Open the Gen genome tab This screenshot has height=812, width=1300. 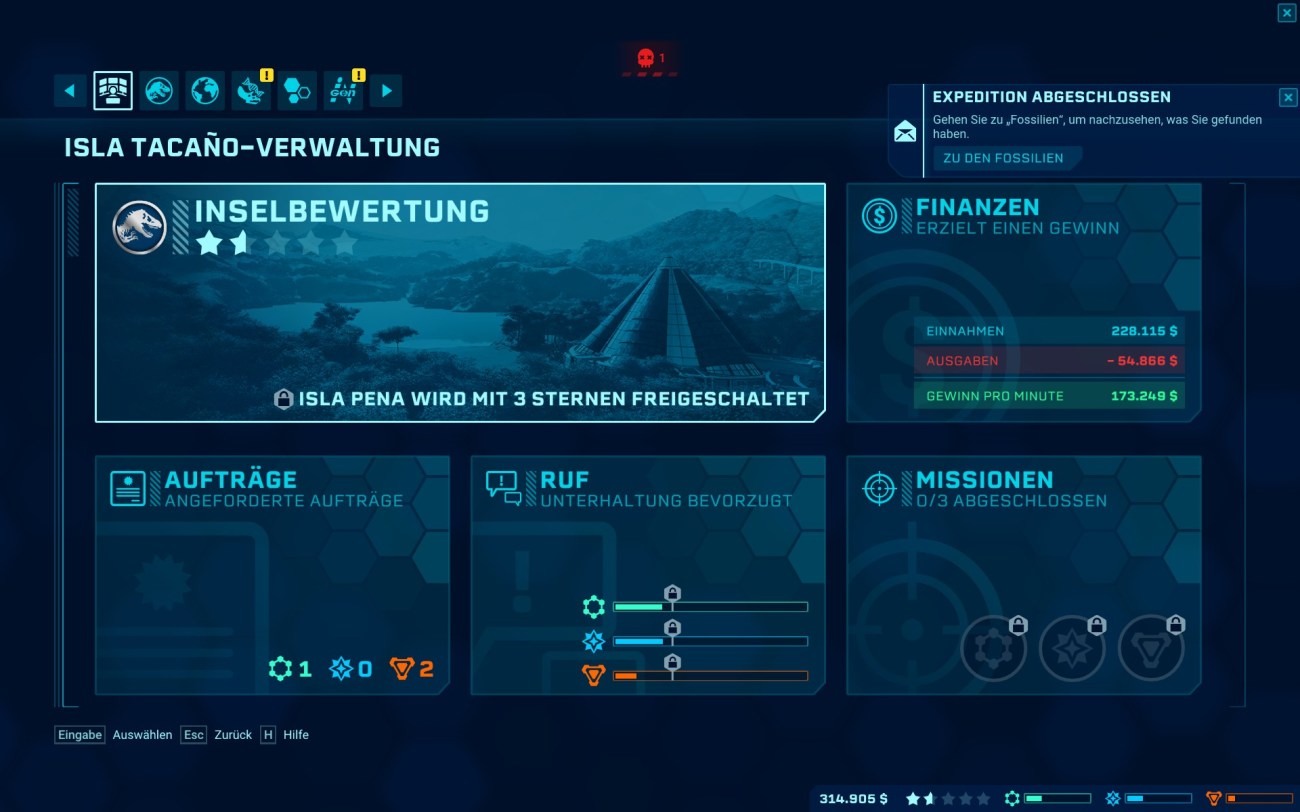[x=343, y=91]
